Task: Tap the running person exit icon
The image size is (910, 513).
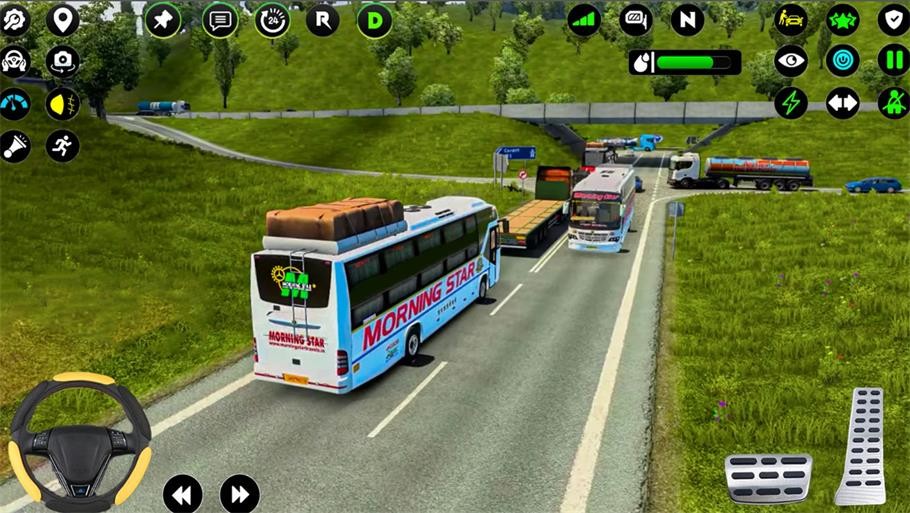Action: click(63, 146)
